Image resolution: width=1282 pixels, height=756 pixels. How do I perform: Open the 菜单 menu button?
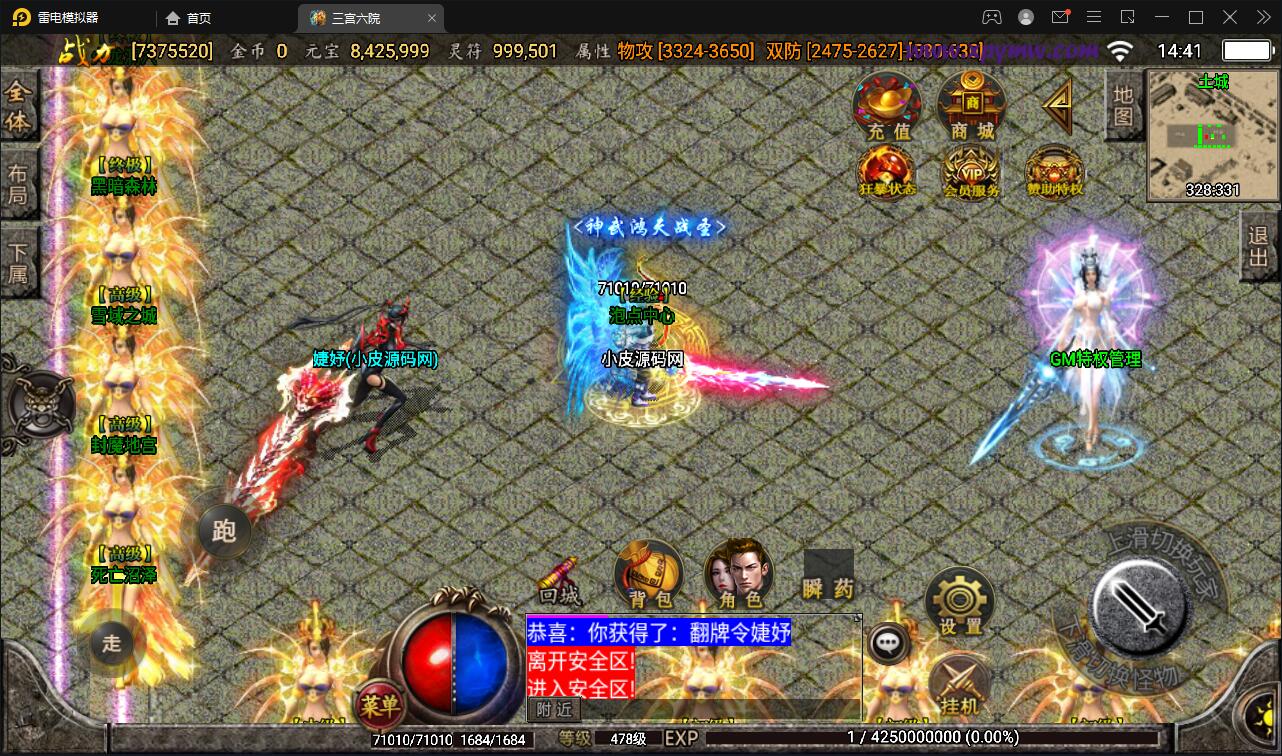click(380, 707)
